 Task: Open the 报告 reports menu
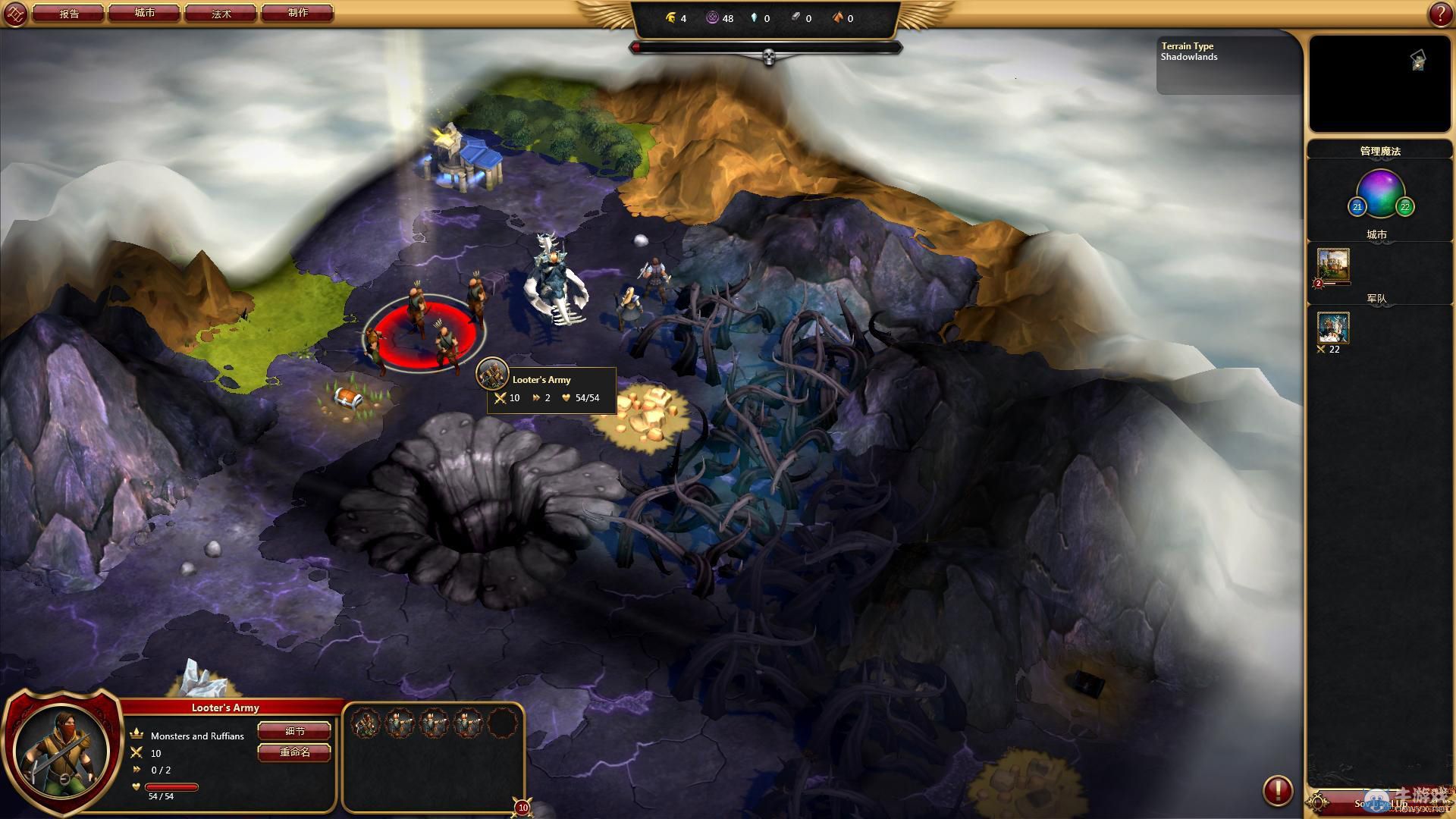(x=69, y=13)
